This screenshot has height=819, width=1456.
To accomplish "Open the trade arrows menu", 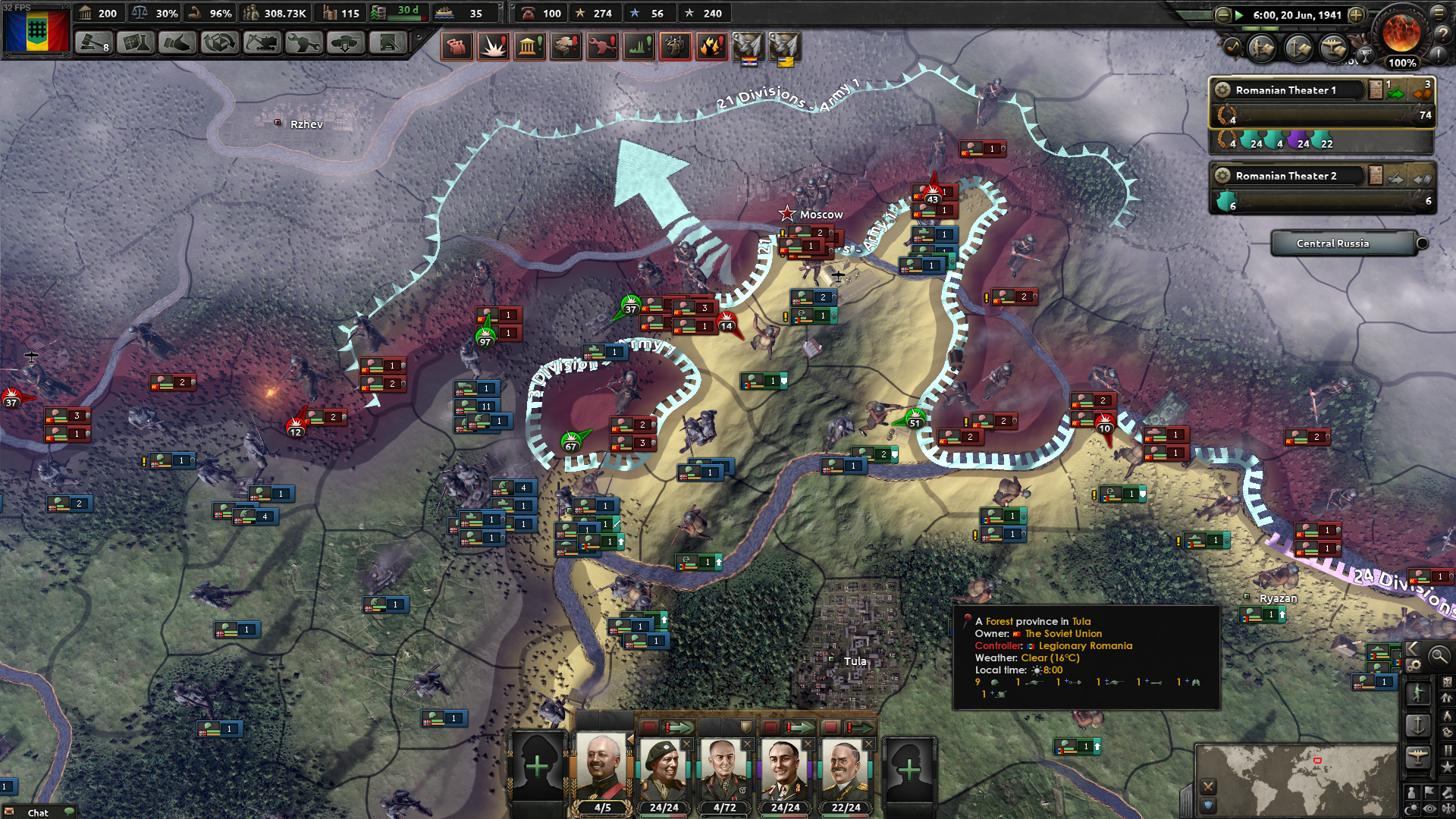I will (x=219, y=43).
